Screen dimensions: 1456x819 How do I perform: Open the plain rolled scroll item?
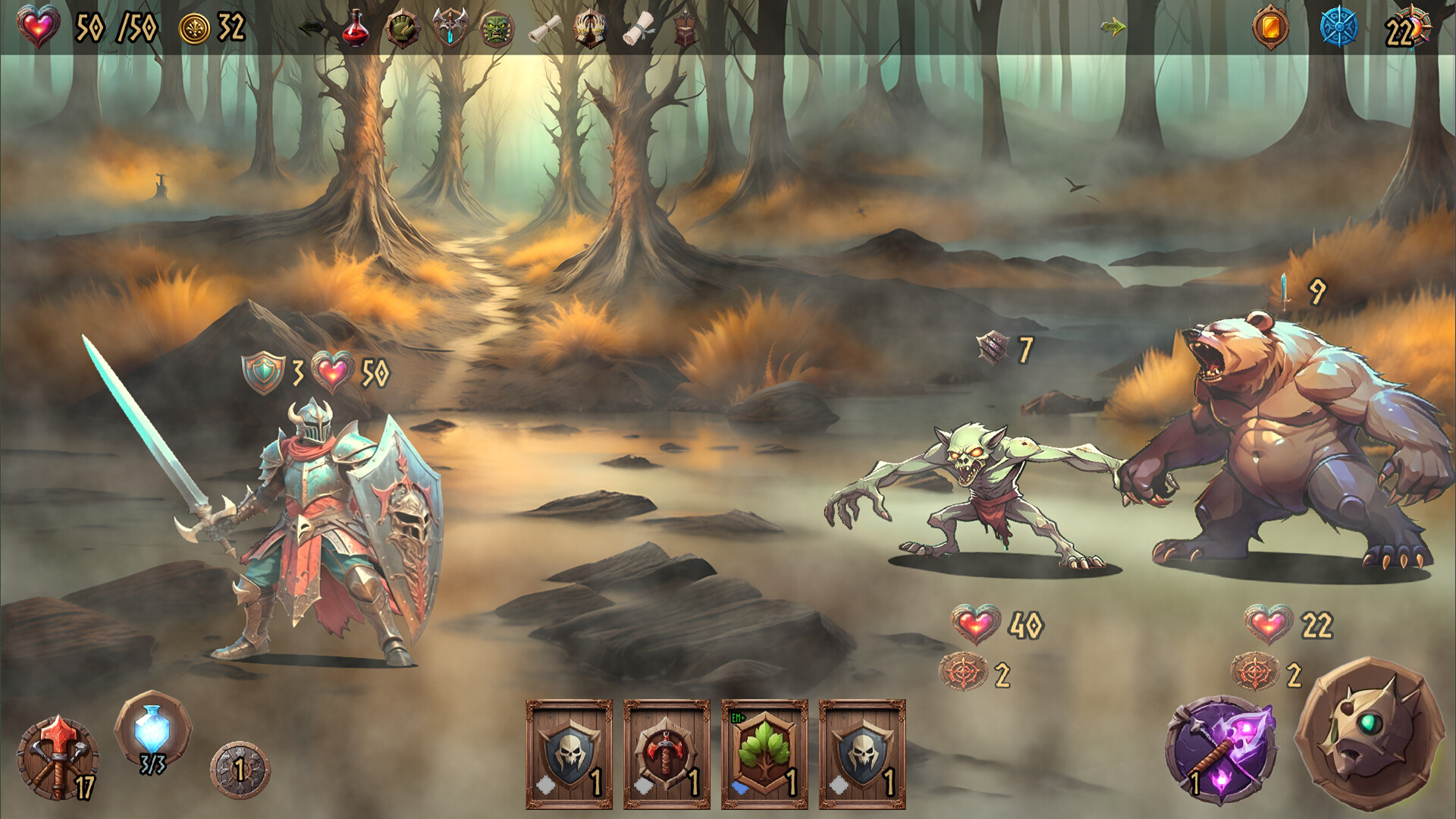coord(544,30)
